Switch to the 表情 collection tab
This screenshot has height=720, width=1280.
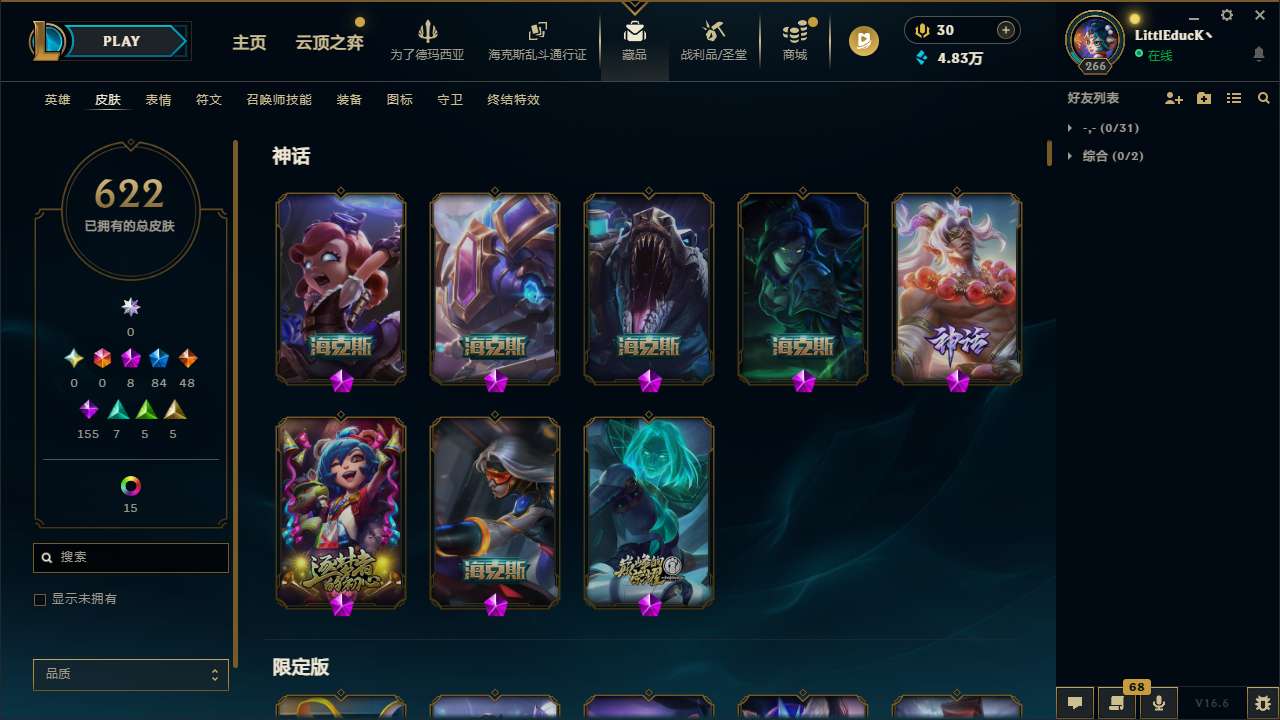[158, 100]
